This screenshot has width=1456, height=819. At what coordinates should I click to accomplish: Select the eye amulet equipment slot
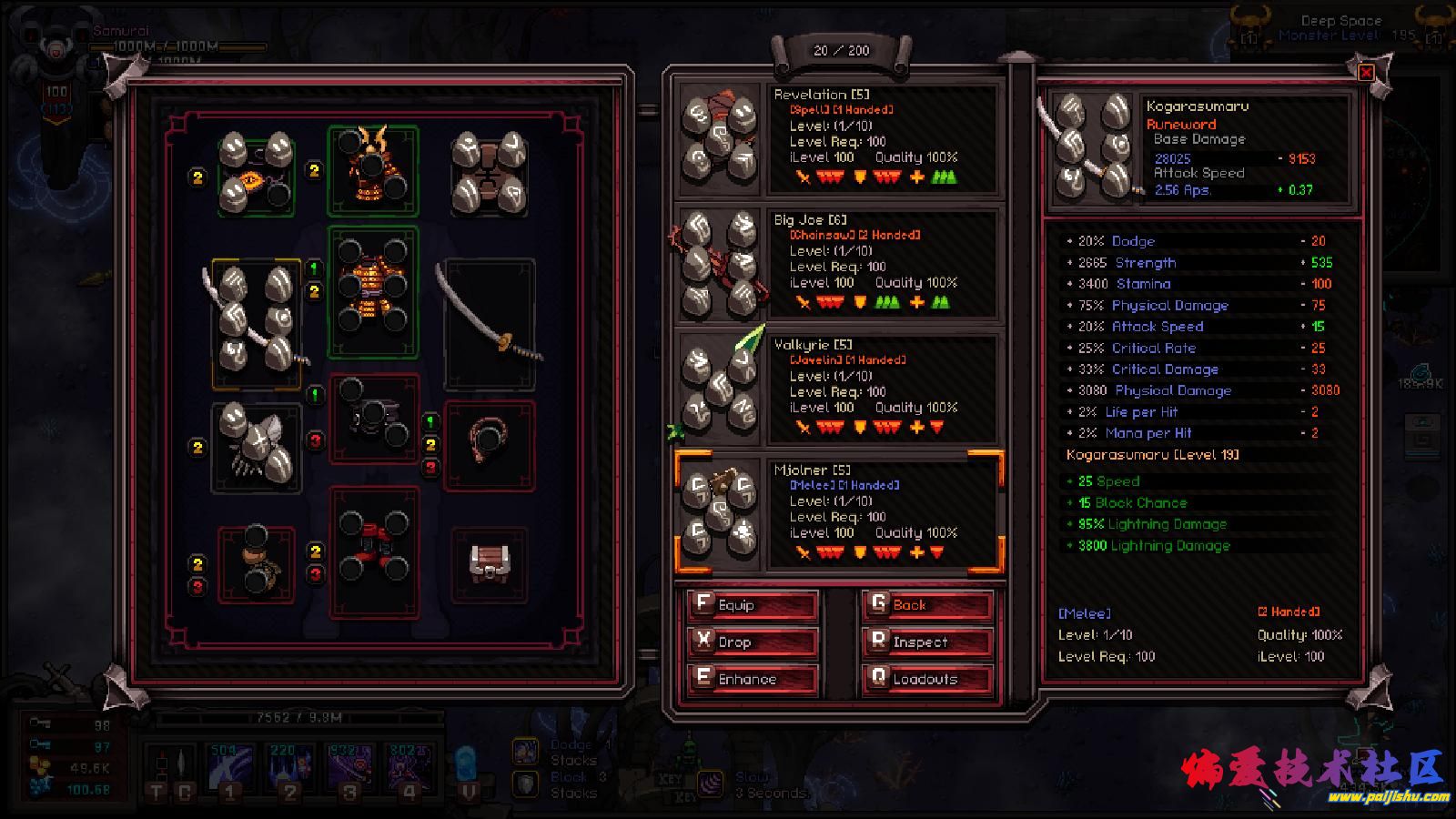click(257, 173)
